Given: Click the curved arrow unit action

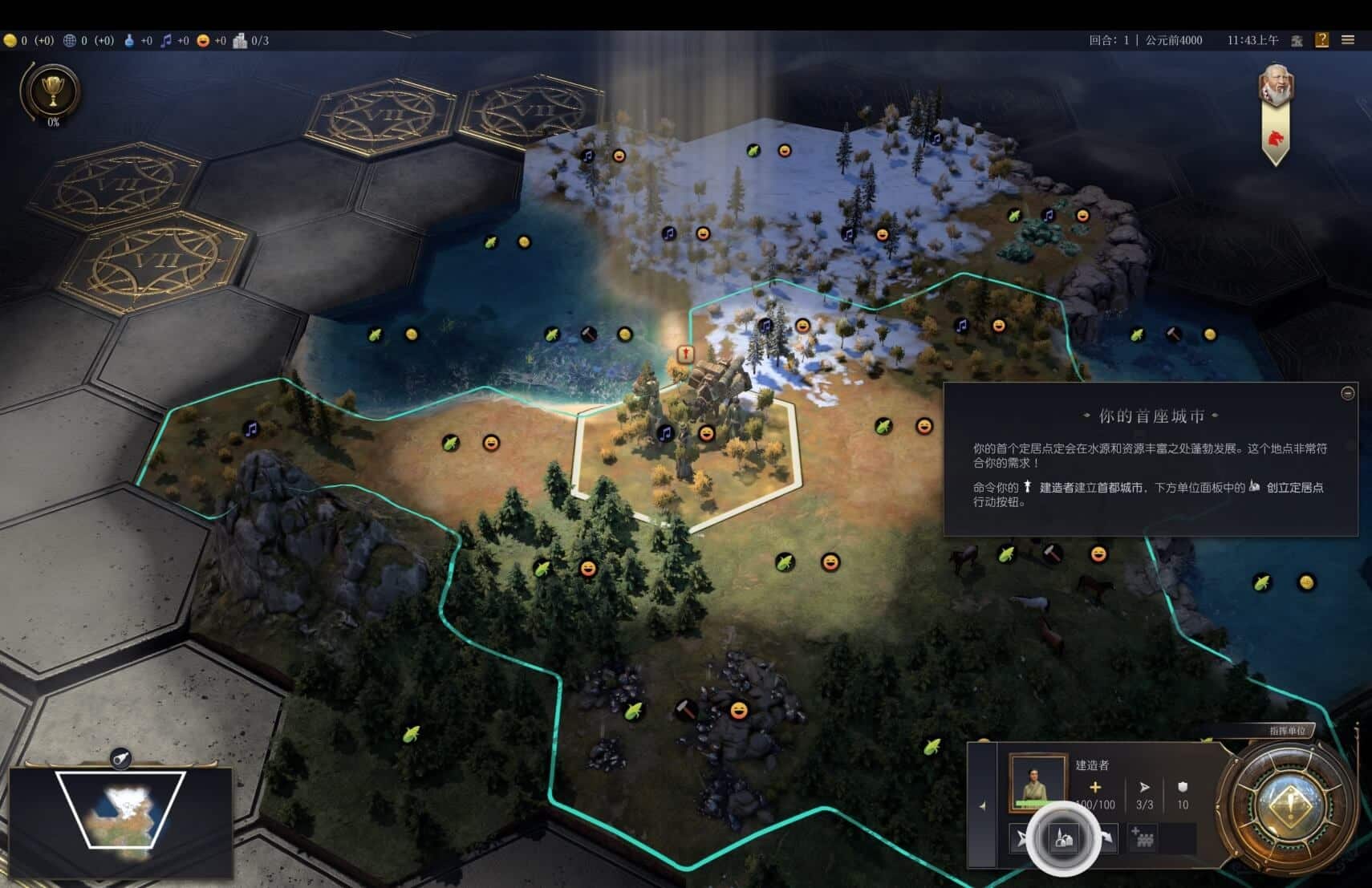Looking at the screenshot, I should (1107, 839).
